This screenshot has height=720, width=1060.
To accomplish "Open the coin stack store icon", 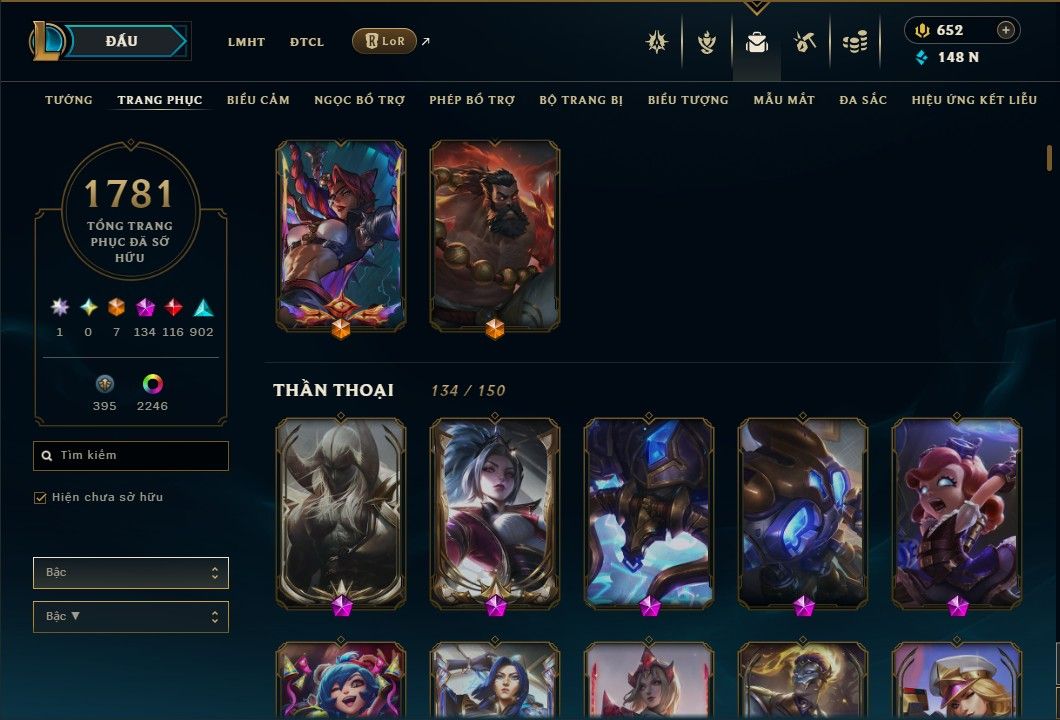I will pos(854,42).
